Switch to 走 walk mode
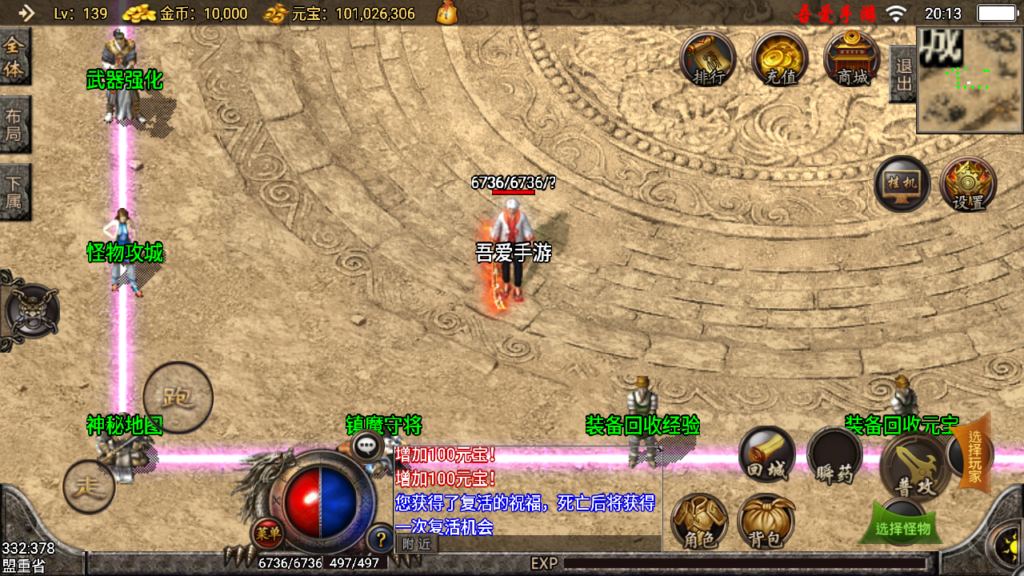Viewport: 1024px width, 576px height. [89, 486]
